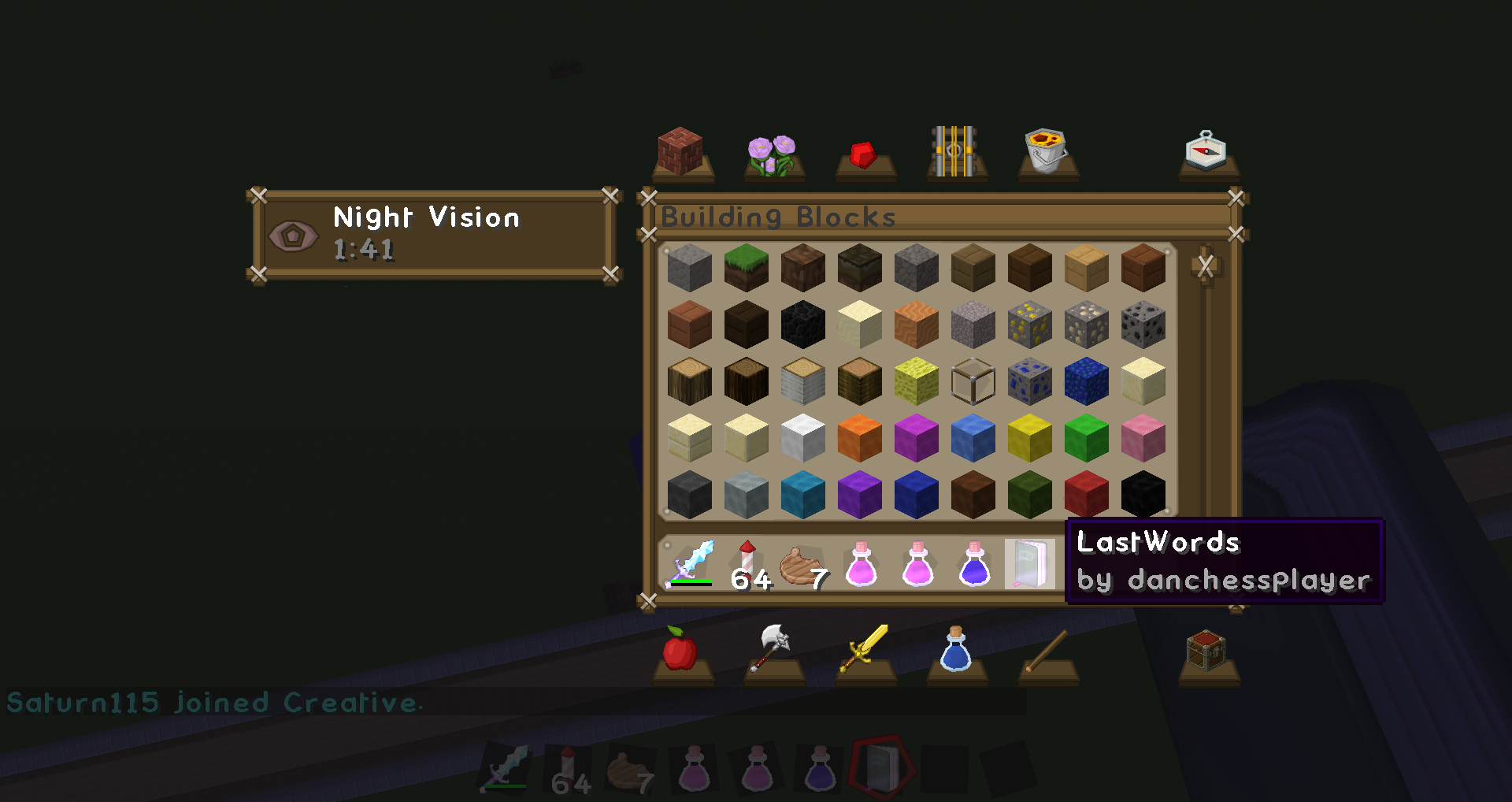Screen dimensions: 1512x802
Task: Select the Redstone tab
Action: 864,154
